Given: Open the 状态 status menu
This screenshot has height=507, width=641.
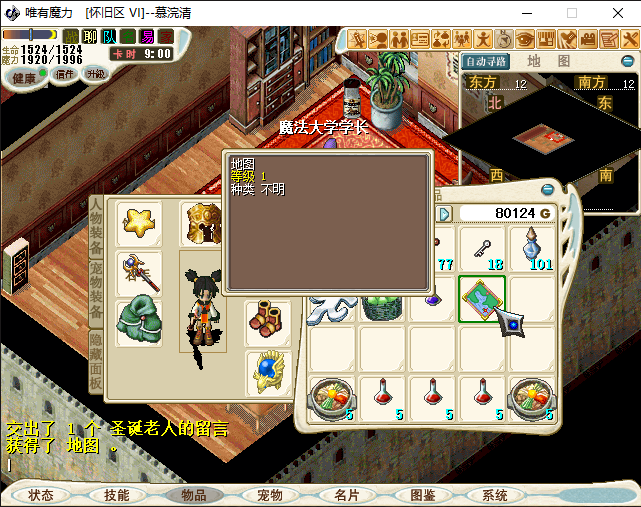Looking at the screenshot, I should 41,495.
